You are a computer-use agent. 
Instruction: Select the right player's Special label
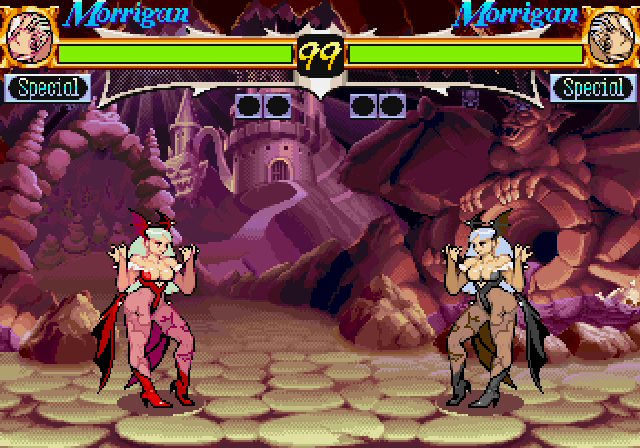pos(593,88)
